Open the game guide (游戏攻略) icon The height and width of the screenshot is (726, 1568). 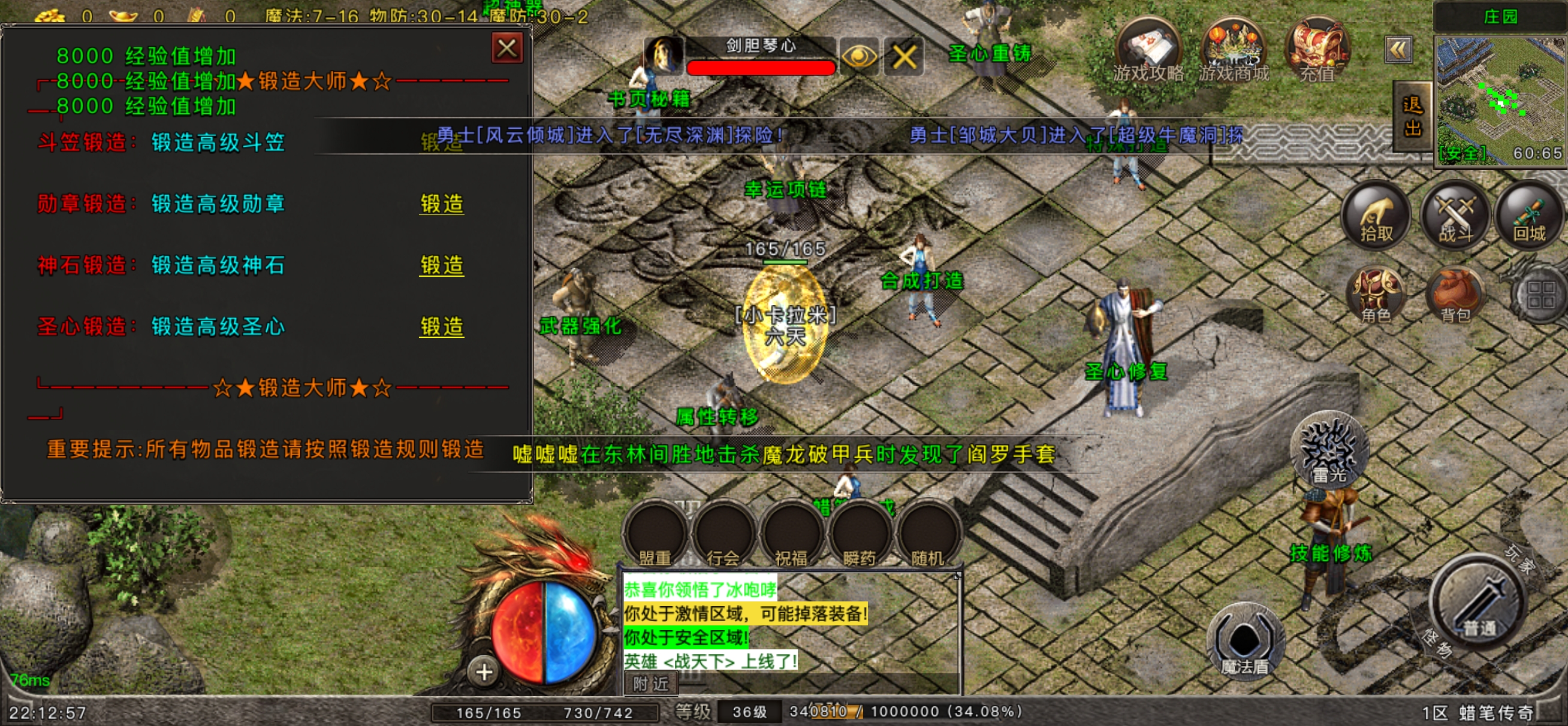pos(1148,50)
